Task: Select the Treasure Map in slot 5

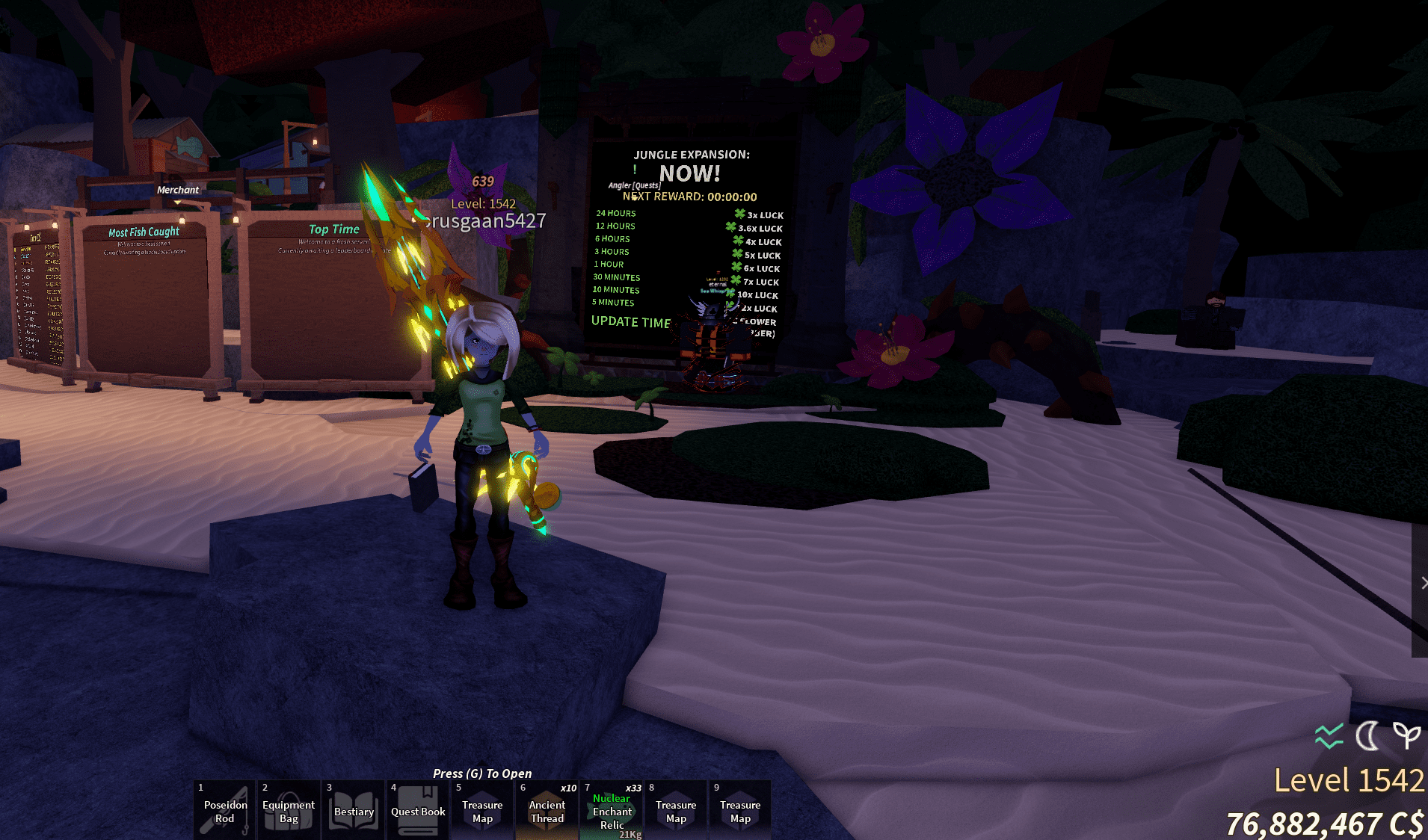Action: 482,810
